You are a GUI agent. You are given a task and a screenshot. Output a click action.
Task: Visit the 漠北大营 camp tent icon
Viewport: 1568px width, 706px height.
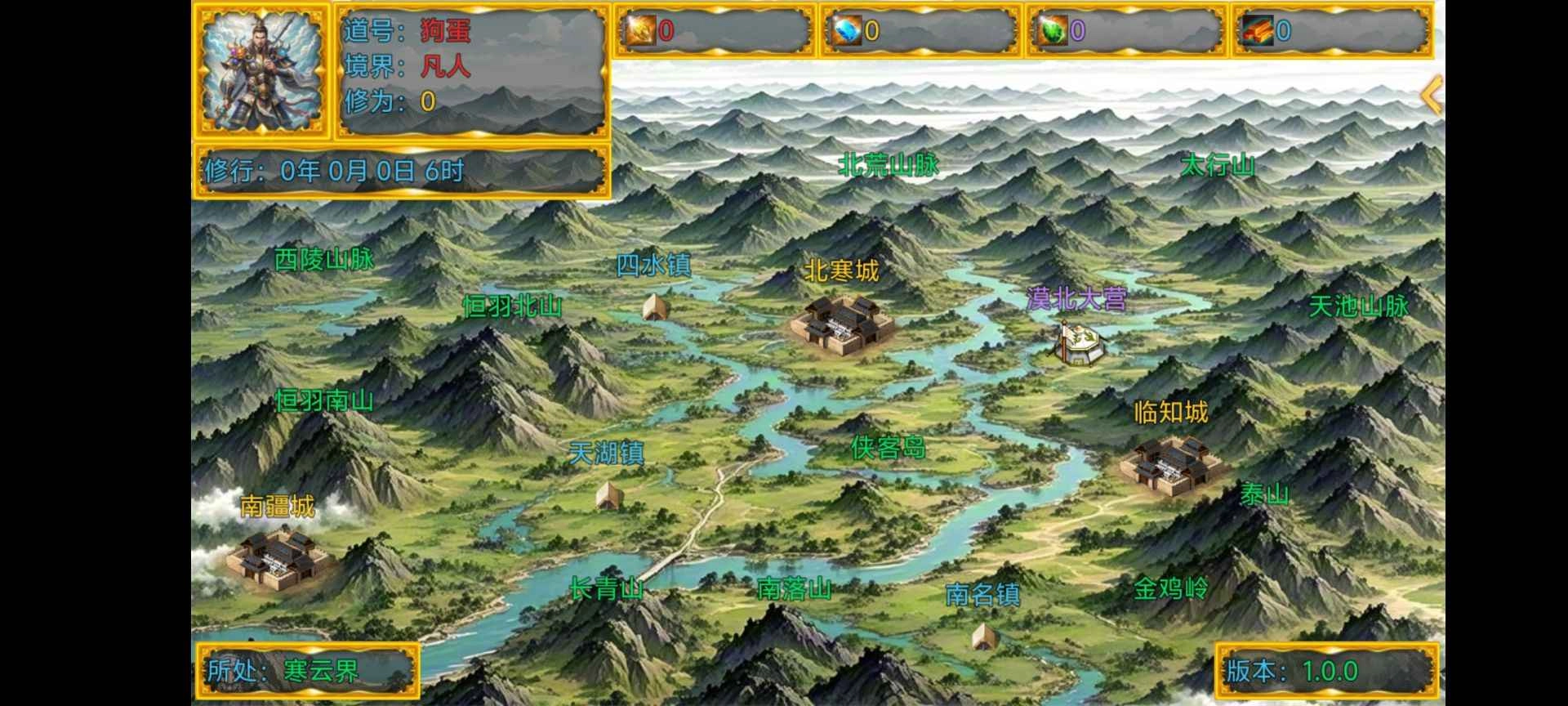coord(1080,347)
